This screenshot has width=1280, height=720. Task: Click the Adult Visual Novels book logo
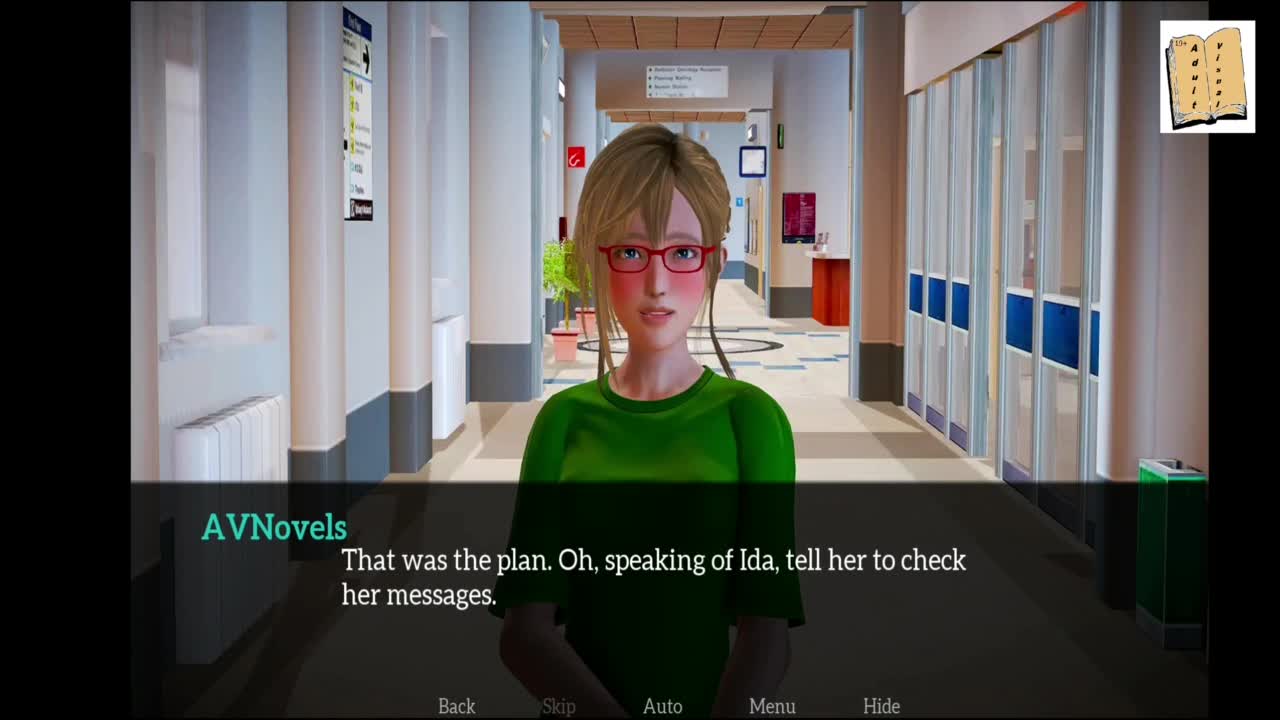[1207, 77]
